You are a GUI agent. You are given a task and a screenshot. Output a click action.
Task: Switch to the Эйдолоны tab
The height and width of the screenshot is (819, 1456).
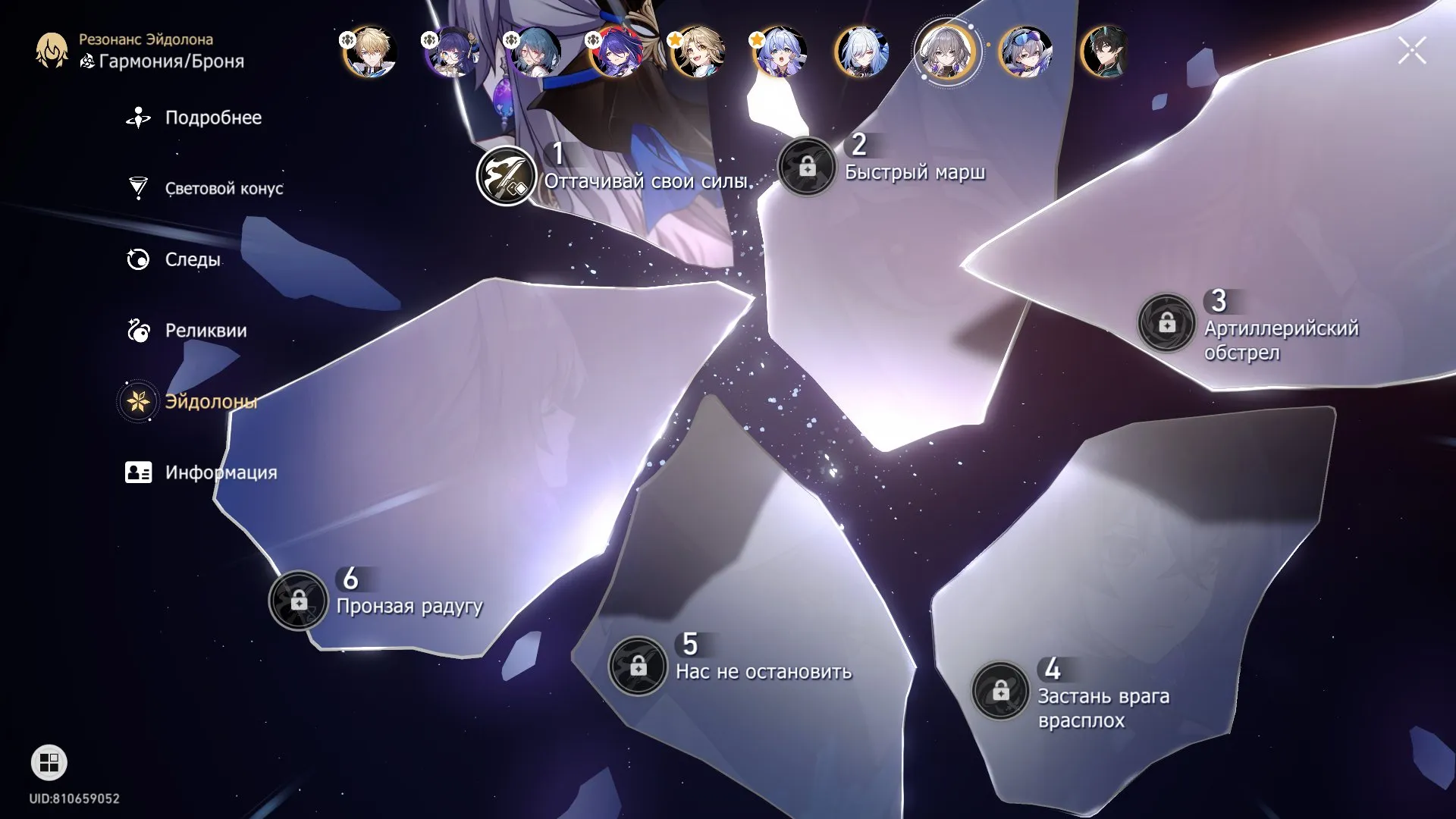(x=210, y=400)
